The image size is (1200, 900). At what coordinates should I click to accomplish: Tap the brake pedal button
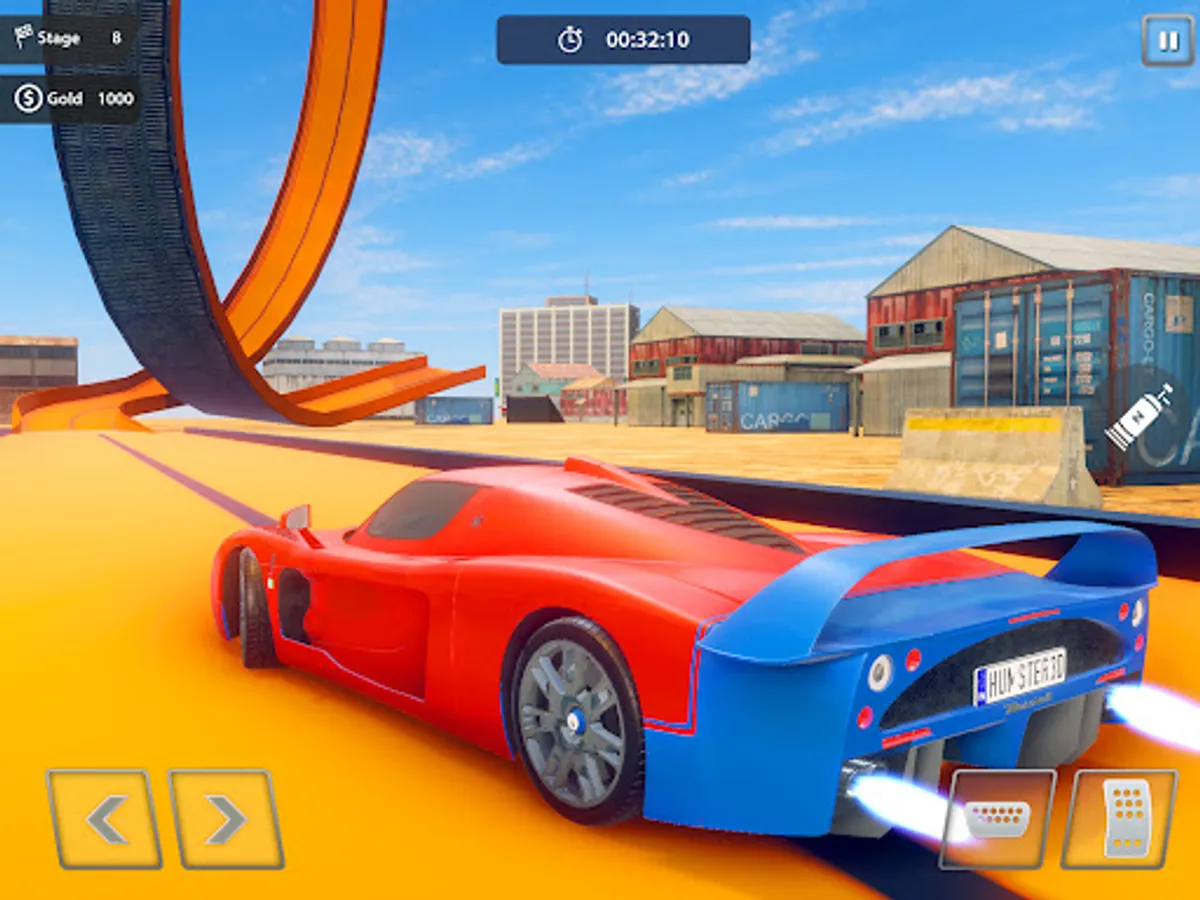pyautogui.click(x=997, y=819)
